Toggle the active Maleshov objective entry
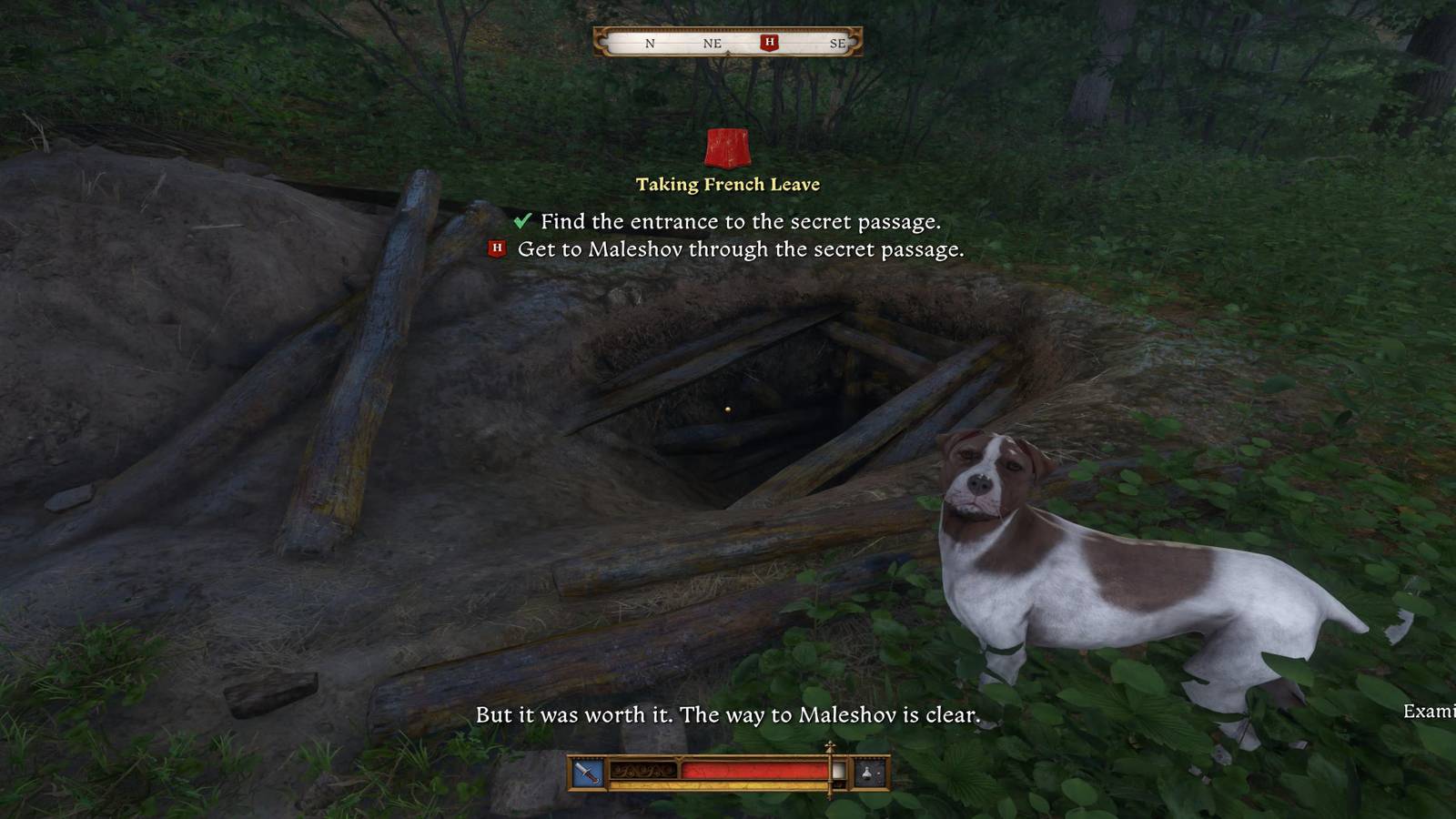Viewport: 1456px width, 819px height. pyautogui.click(x=743, y=248)
